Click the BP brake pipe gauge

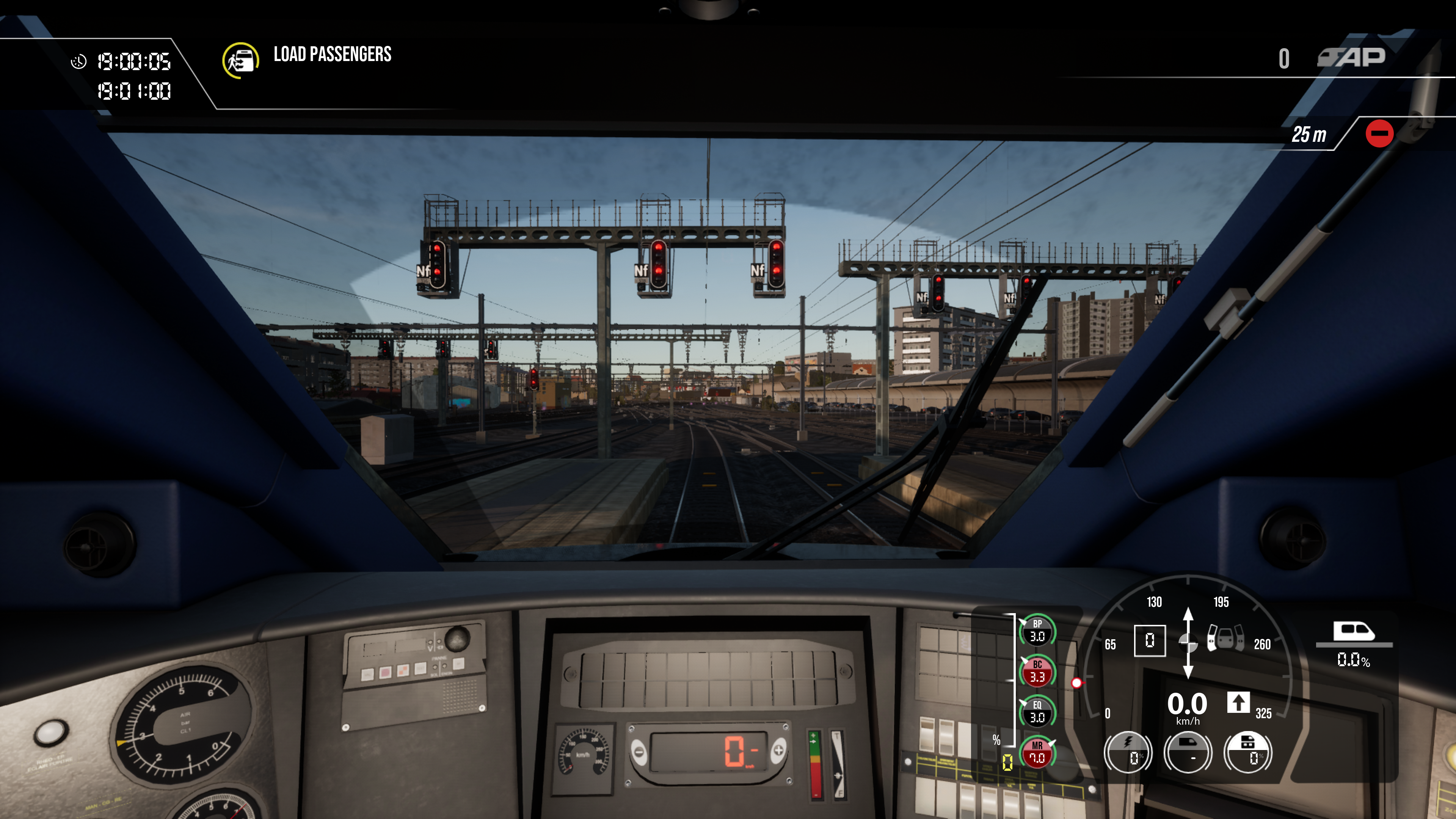coord(1037,630)
